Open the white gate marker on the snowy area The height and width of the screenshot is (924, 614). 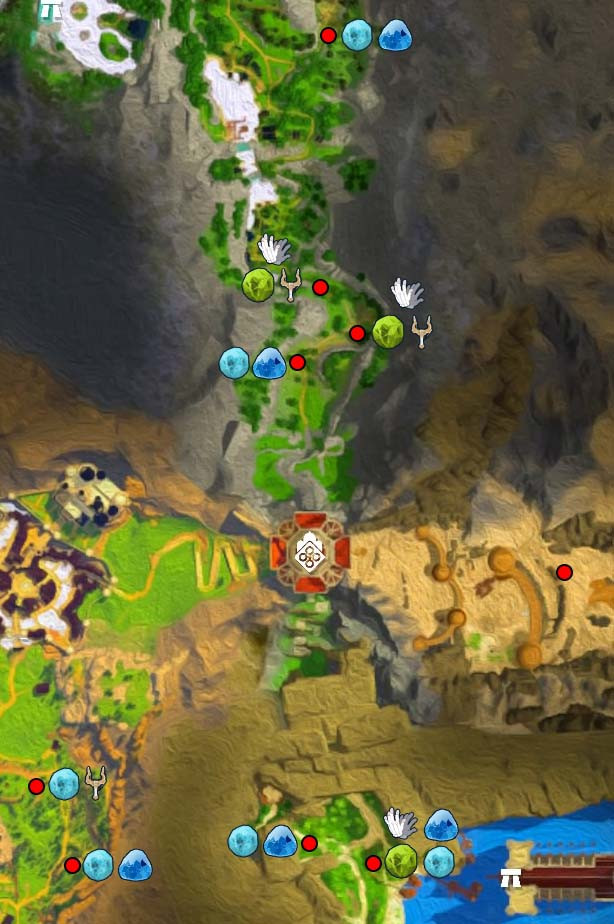click(50, 12)
